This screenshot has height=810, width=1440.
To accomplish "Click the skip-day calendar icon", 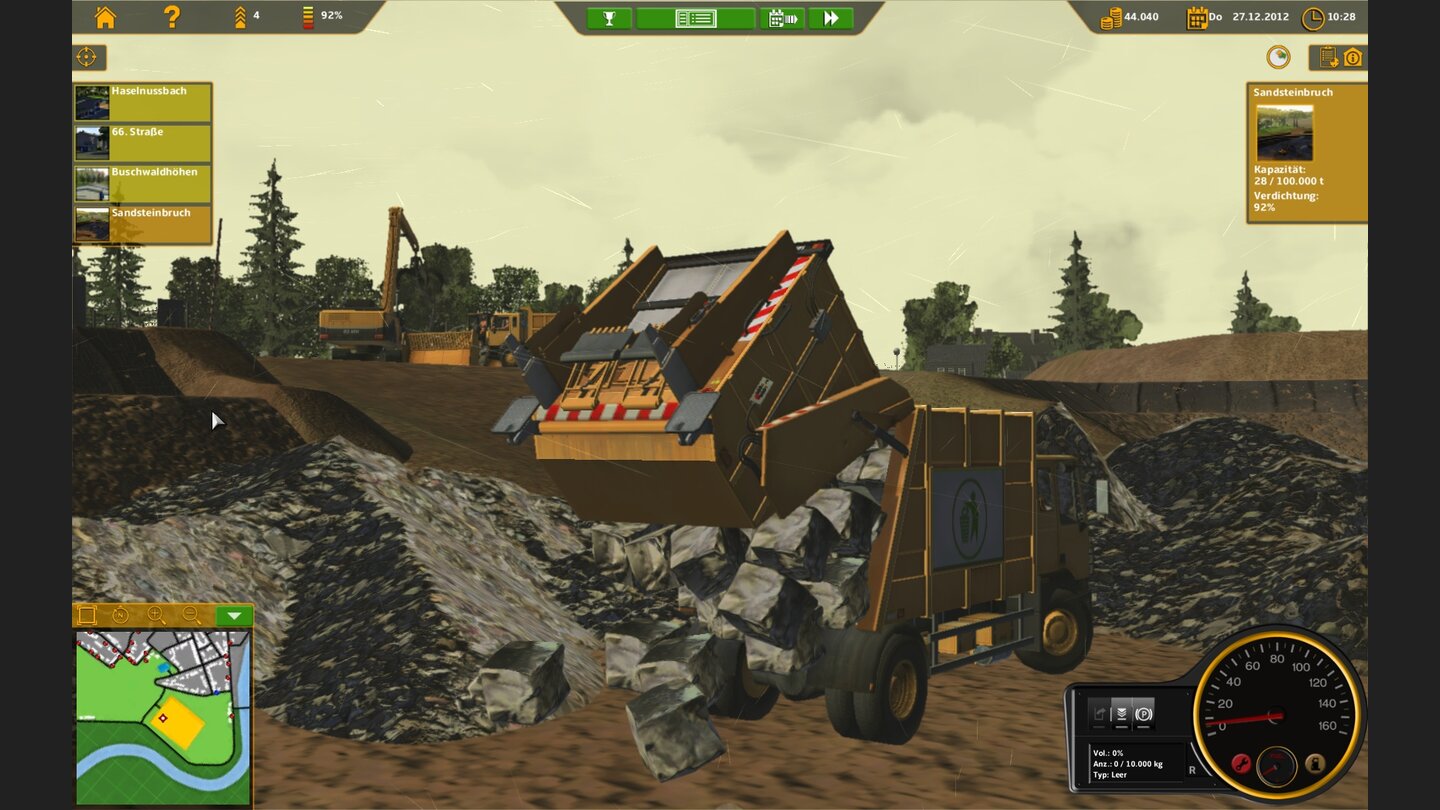I will click(784, 18).
